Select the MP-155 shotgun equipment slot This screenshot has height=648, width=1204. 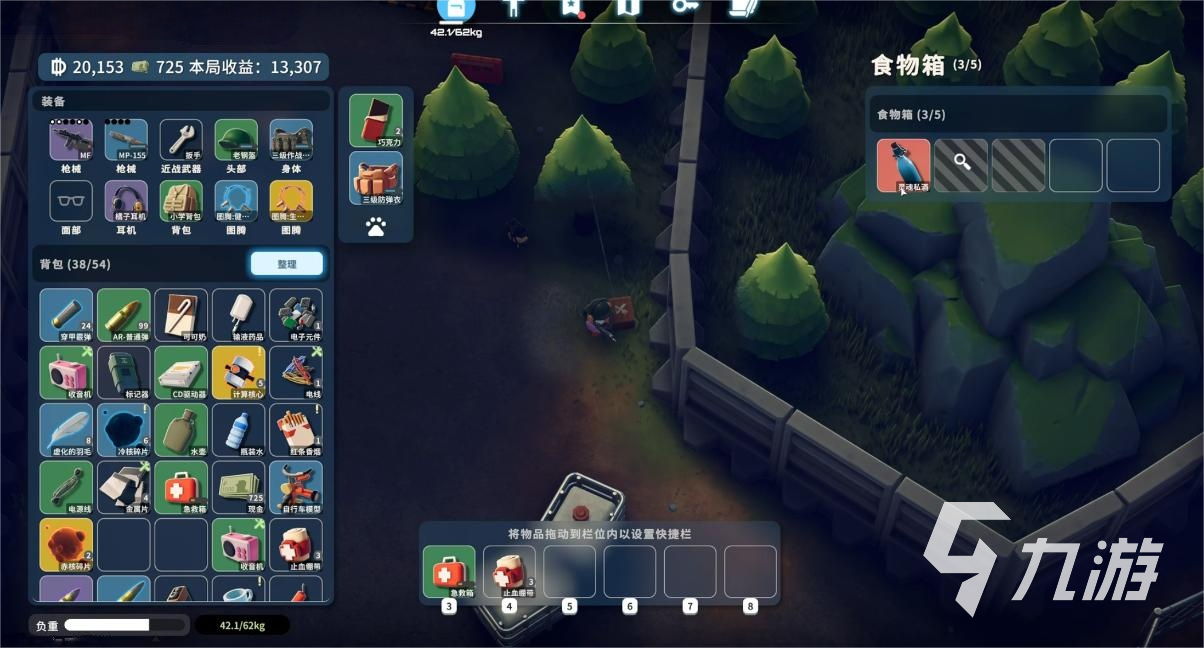click(x=126, y=141)
